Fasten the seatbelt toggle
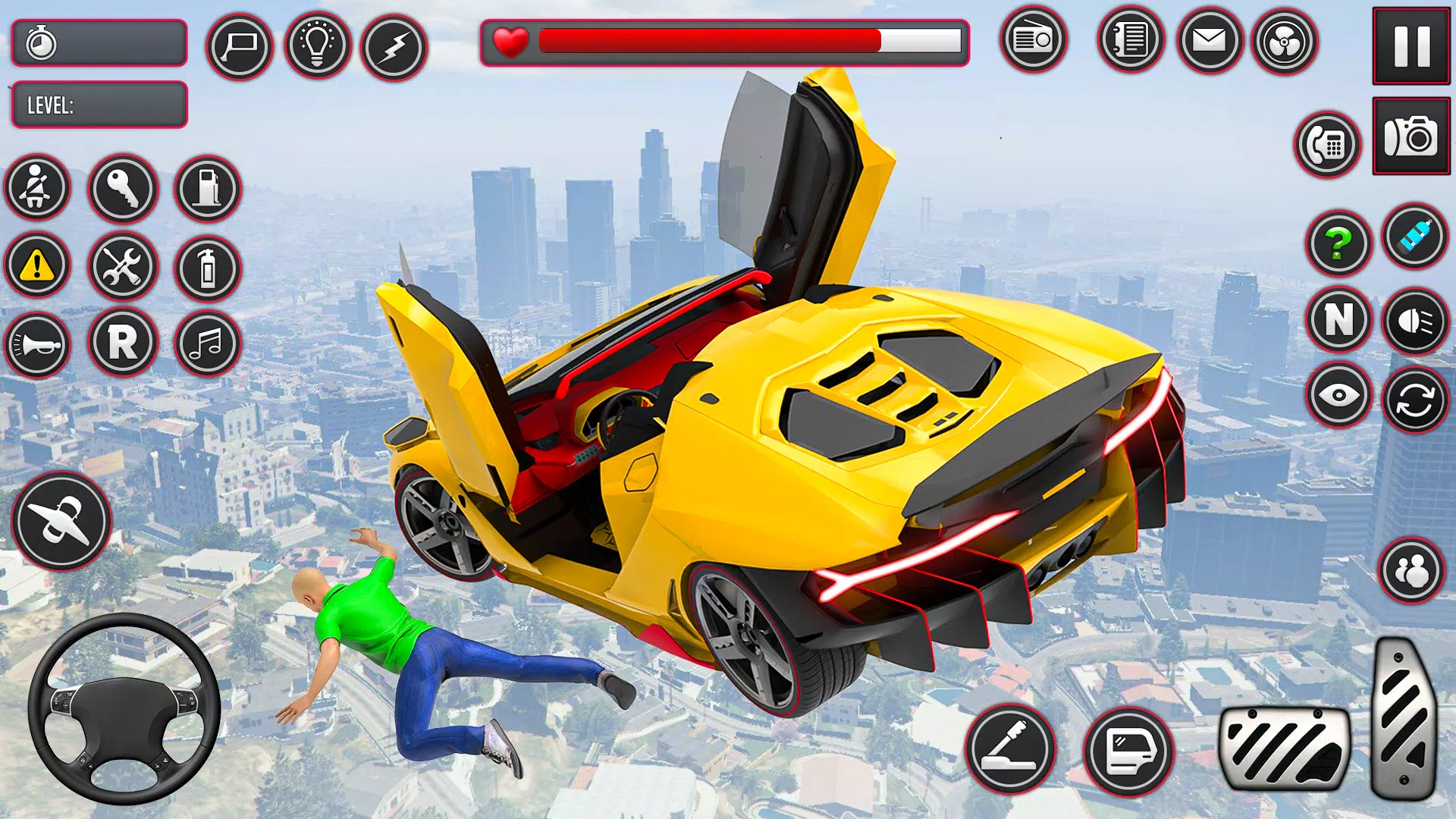 click(x=36, y=190)
